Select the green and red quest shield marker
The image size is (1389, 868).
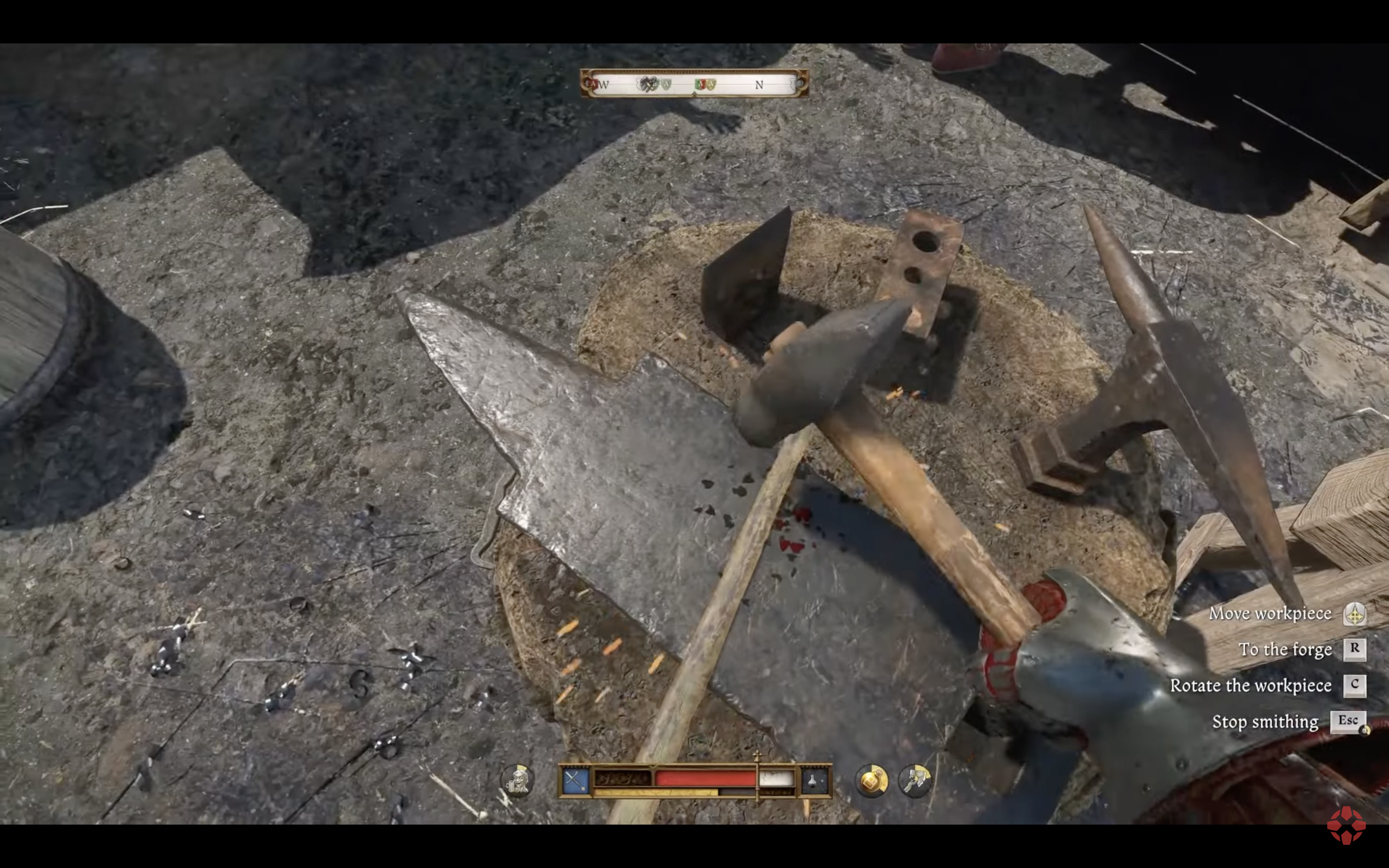pyautogui.click(x=700, y=84)
